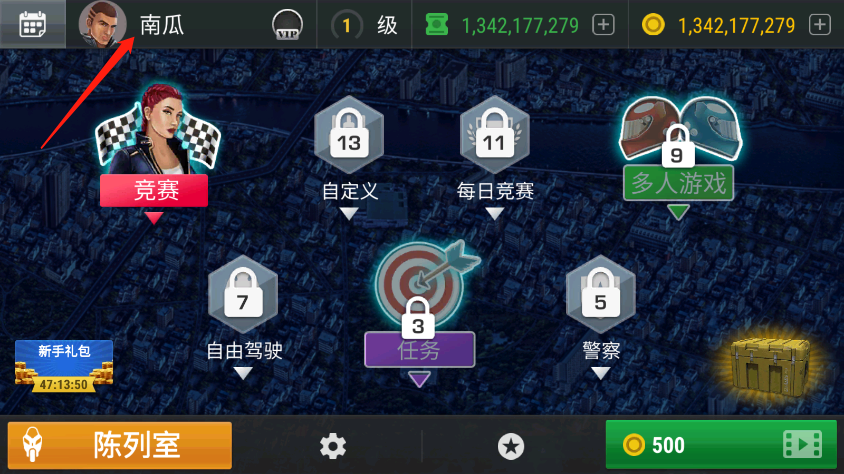This screenshot has height=474, width=844.
Task: Open the calendar icon
Action: [33, 25]
